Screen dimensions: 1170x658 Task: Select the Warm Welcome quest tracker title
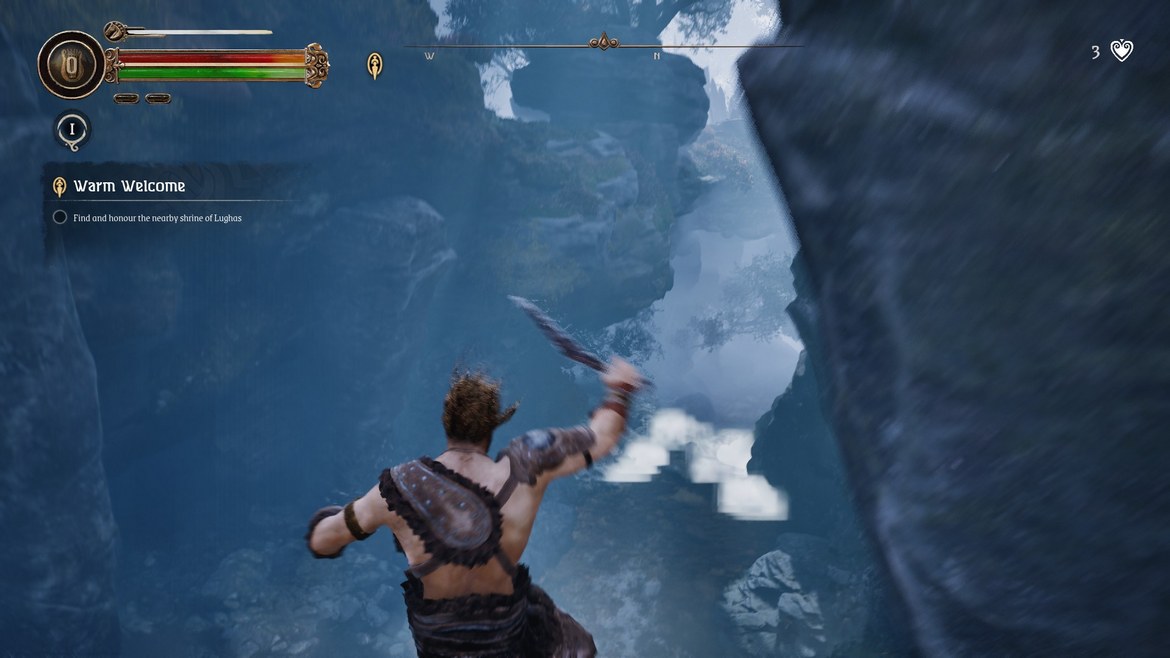129,186
